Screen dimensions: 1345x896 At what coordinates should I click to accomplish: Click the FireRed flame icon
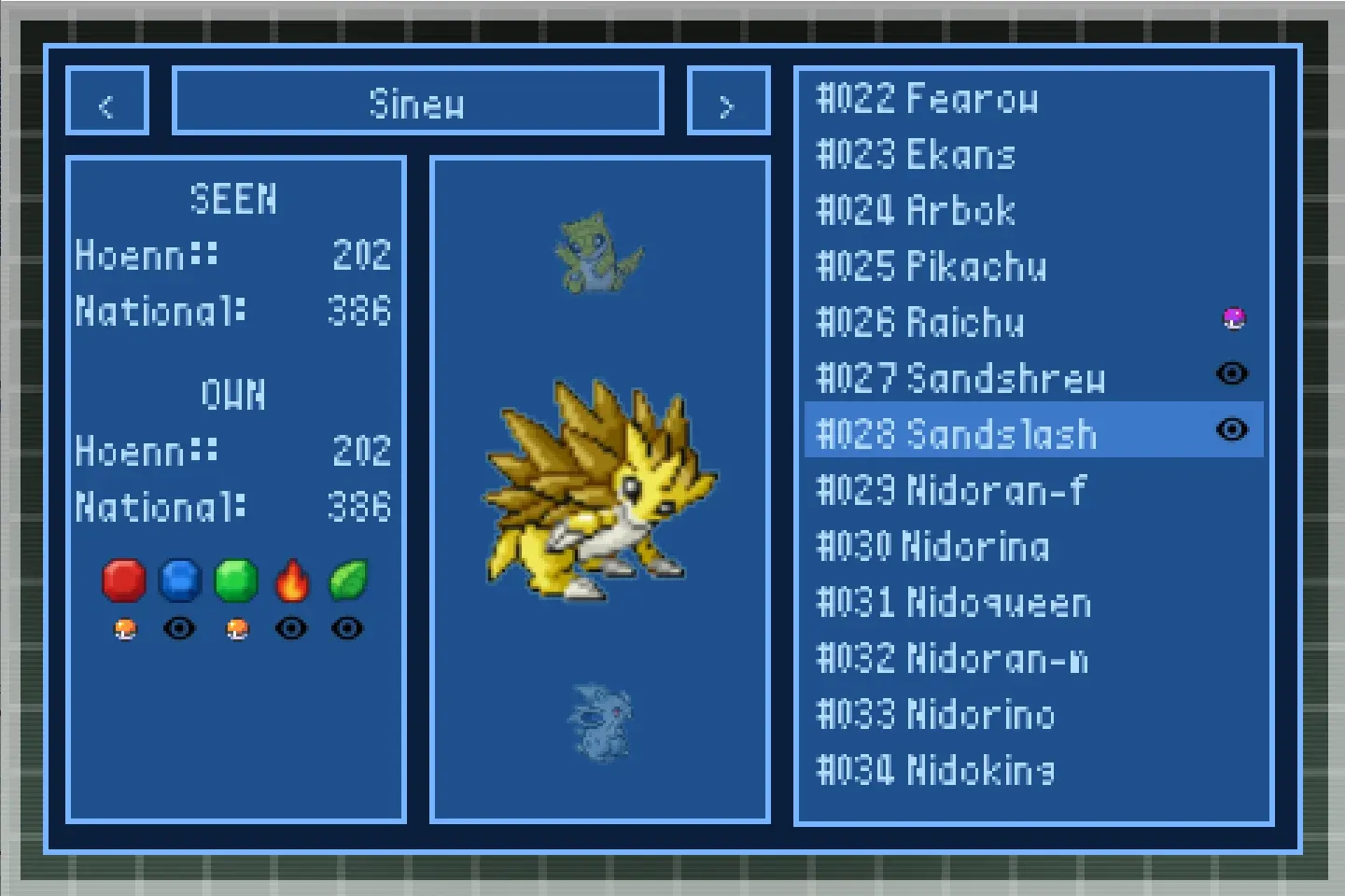coord(291,581)
